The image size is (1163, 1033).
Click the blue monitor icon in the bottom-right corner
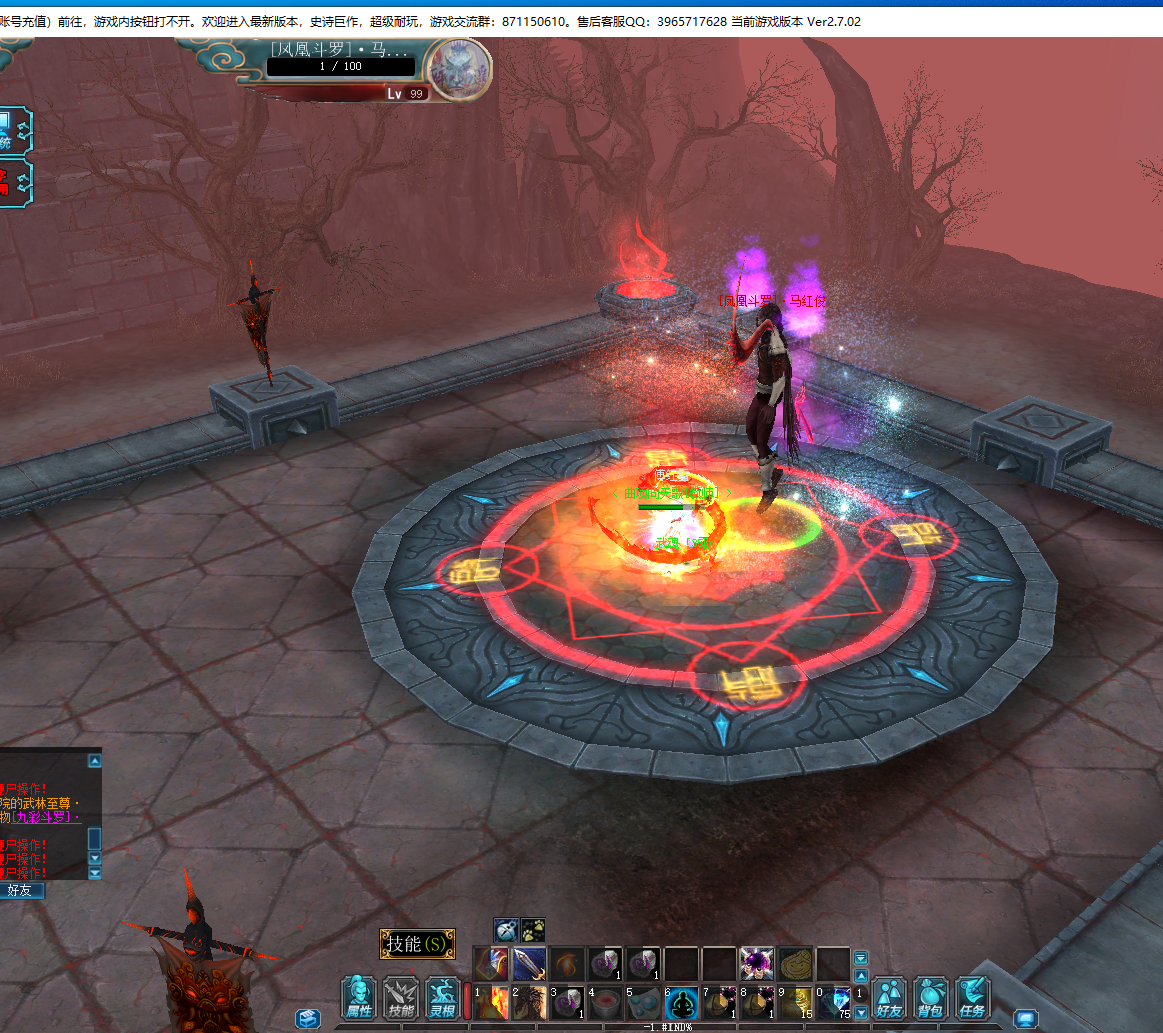1025,1018
